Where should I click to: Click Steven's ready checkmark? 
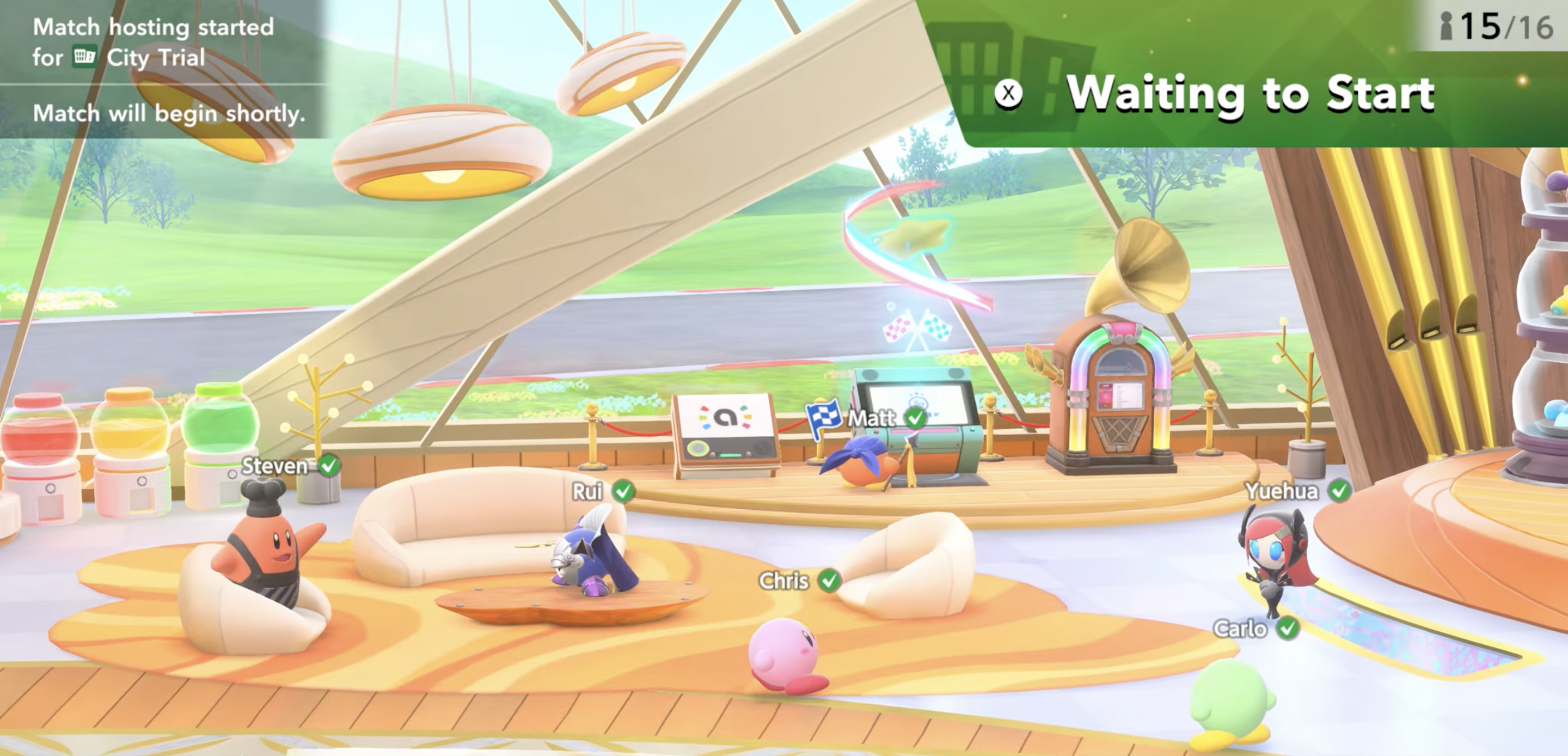point(329,465)
